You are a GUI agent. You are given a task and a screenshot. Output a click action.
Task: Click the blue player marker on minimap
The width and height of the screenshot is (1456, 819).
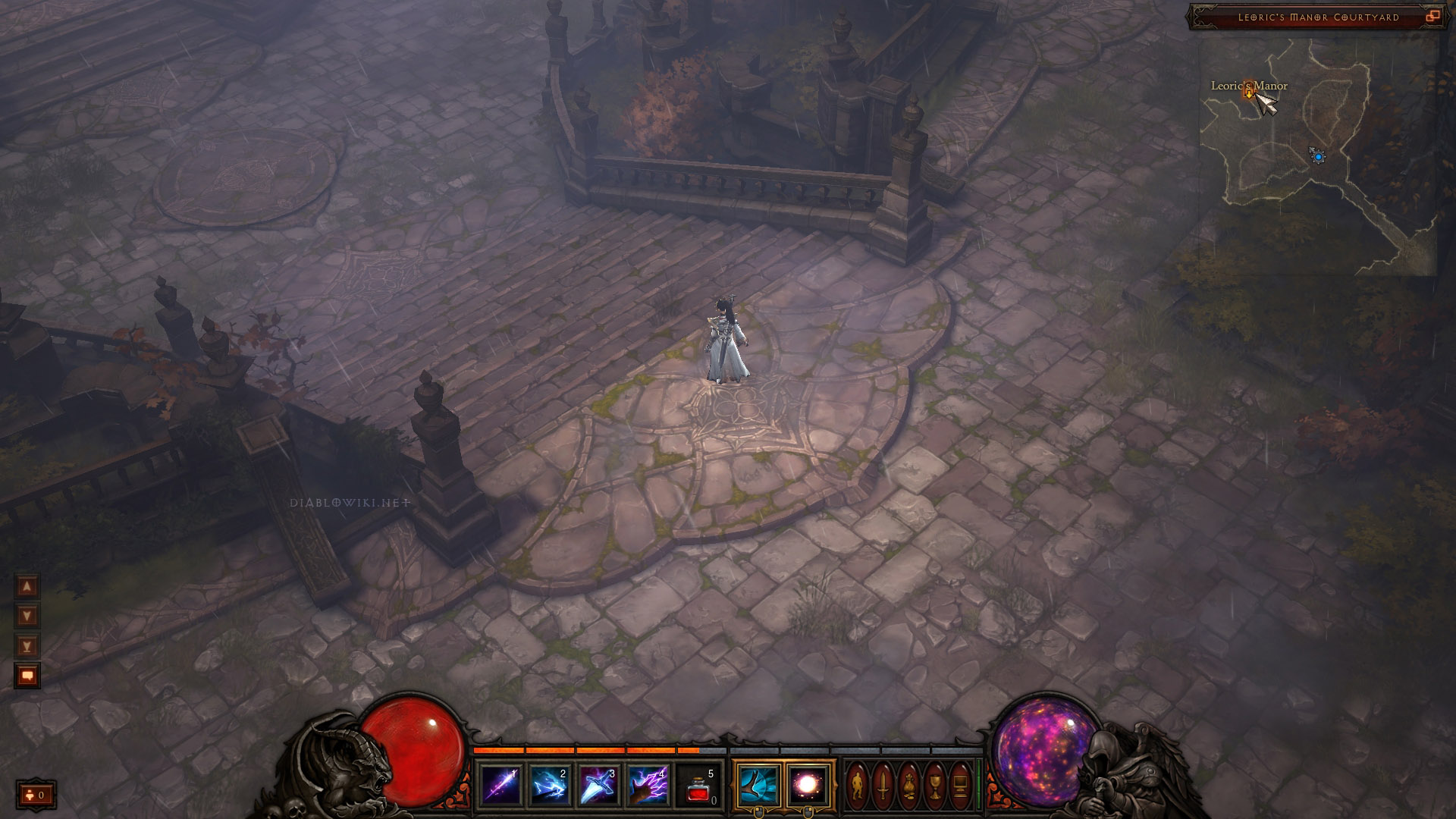click(x=1318, y=156)
